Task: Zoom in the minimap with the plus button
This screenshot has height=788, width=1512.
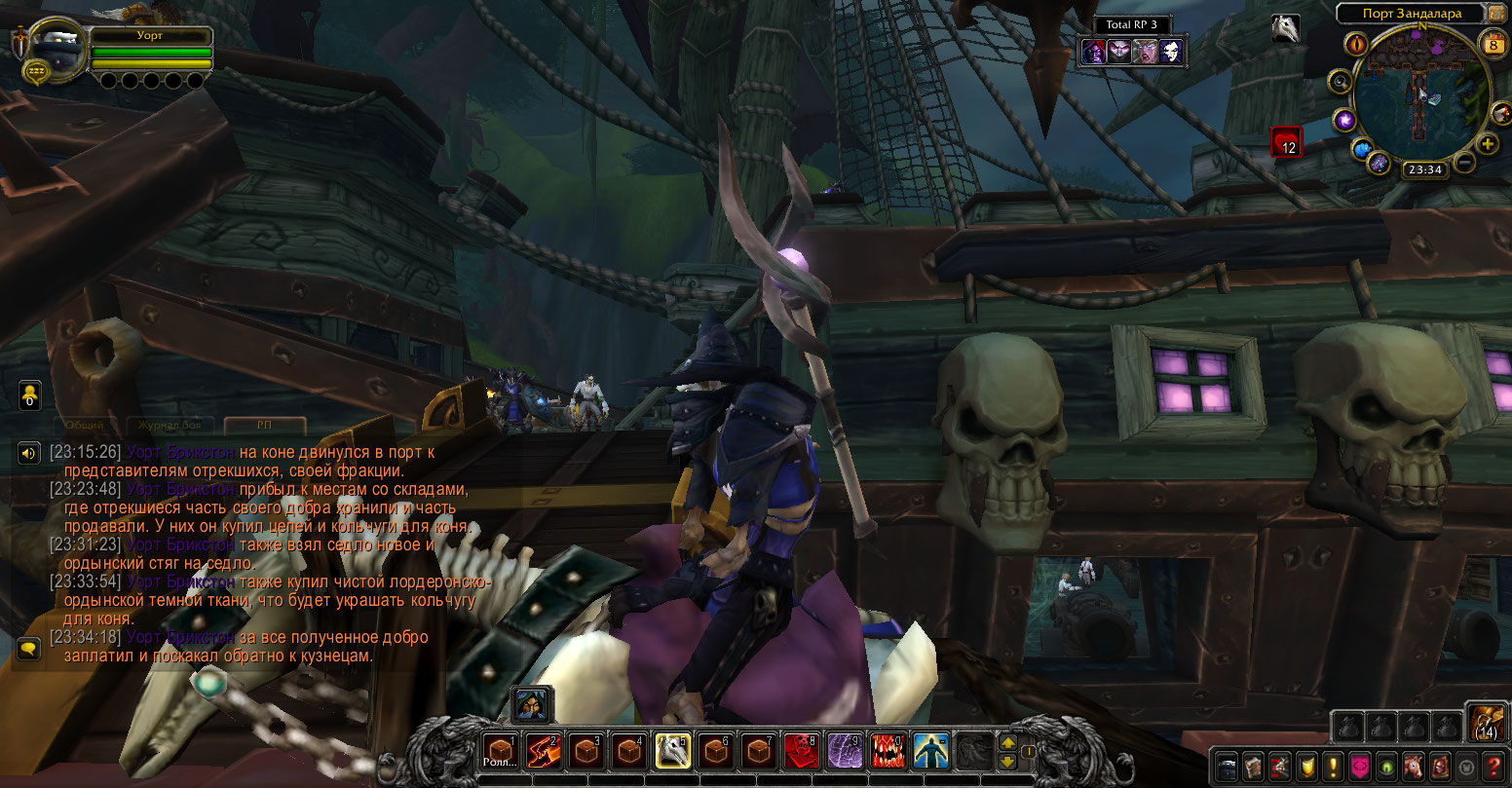Action: pyautogui.click(x=1488, y=145)
